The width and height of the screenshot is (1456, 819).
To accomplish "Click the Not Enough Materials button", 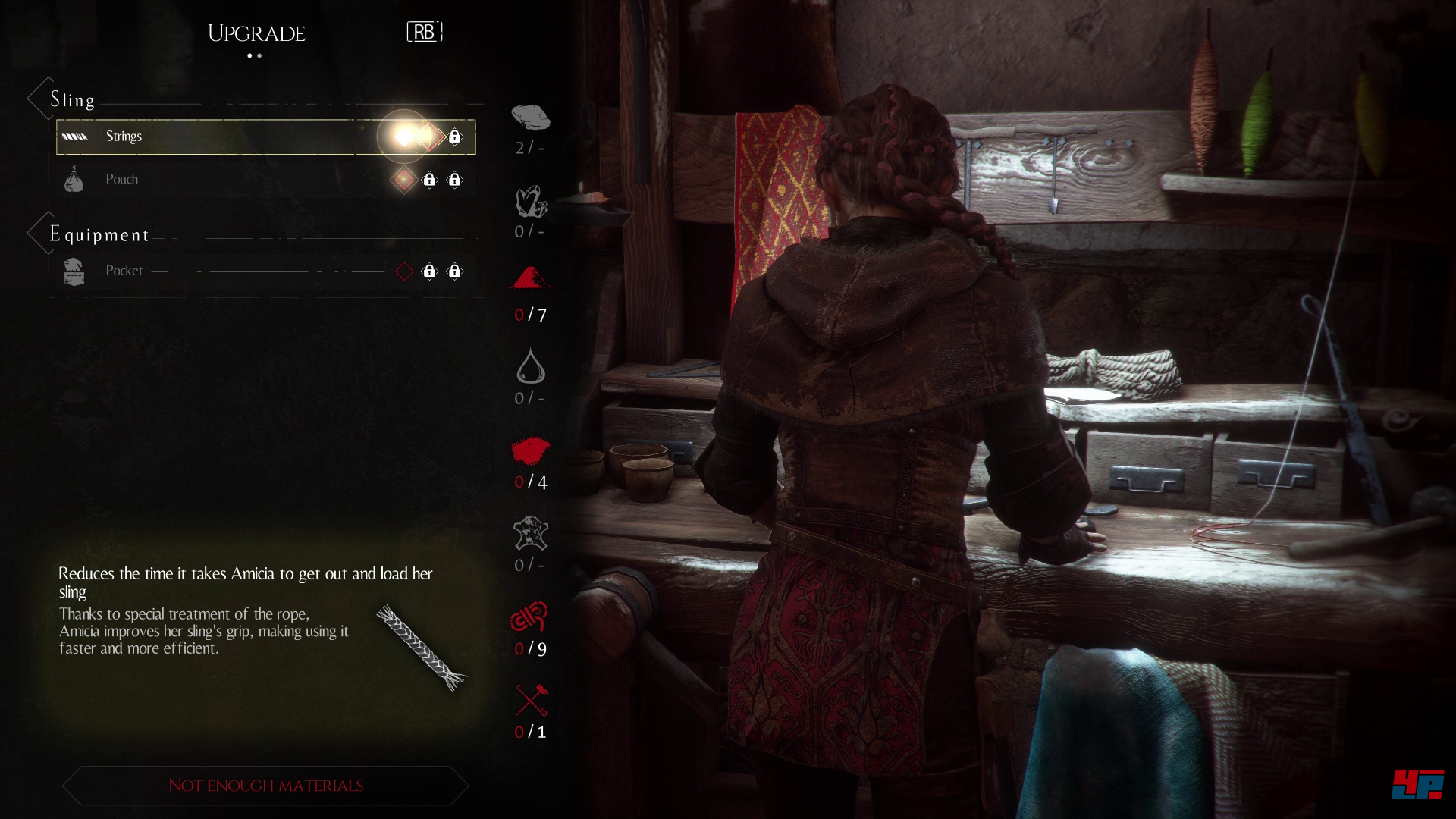I will (x=265, y=786).
